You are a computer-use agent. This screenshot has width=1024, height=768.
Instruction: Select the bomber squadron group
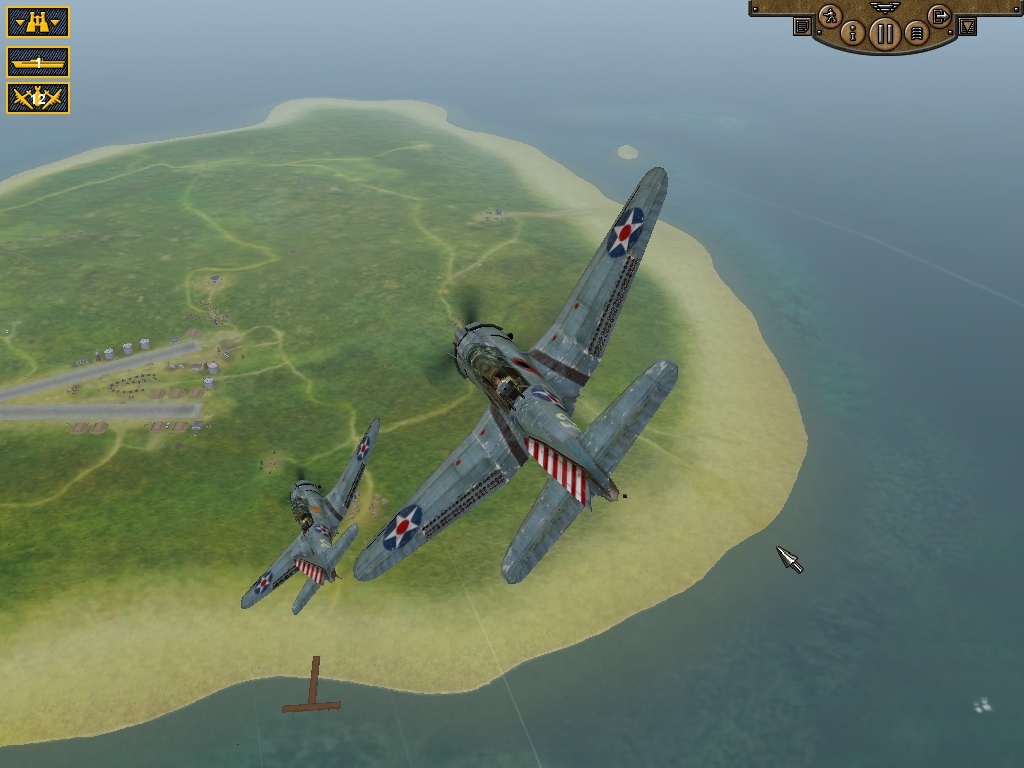[38, 98]
